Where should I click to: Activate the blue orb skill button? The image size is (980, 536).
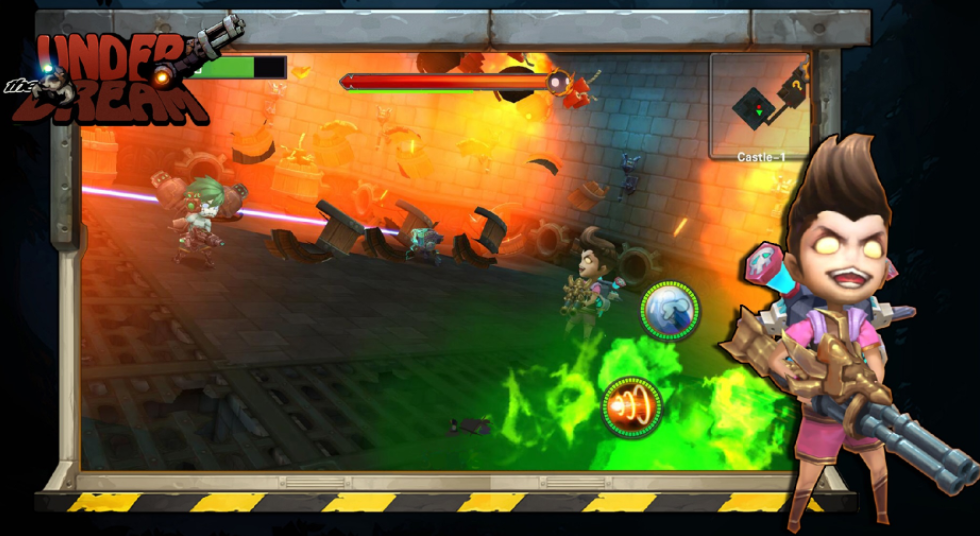click(670, 310)
